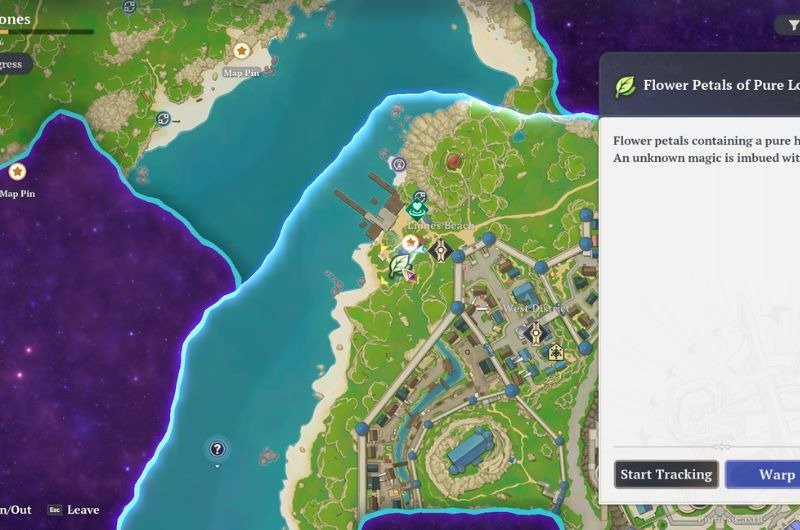
Task: Select the cream building marker in West District
Action: (556, 351)
